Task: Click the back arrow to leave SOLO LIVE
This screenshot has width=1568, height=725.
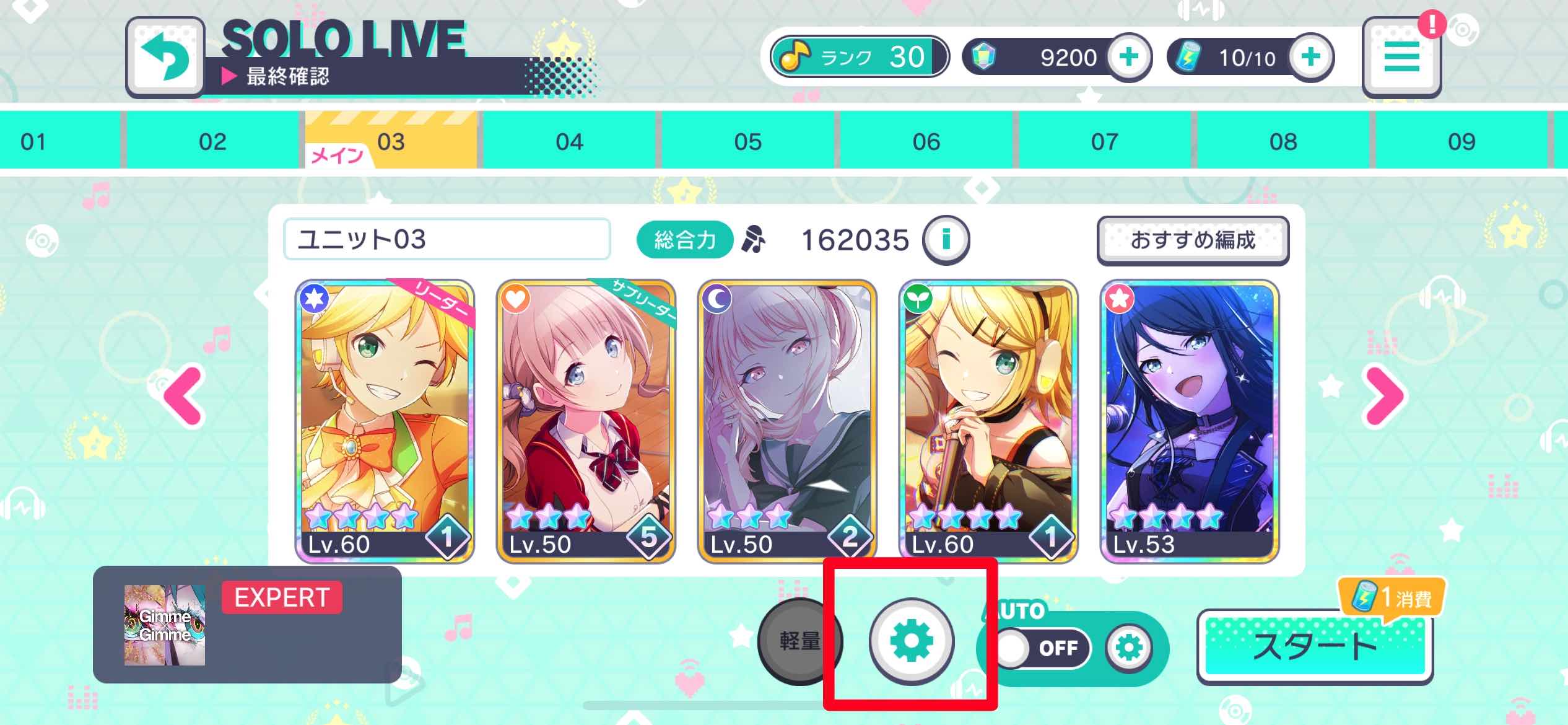Action: [x=165, y=56]
